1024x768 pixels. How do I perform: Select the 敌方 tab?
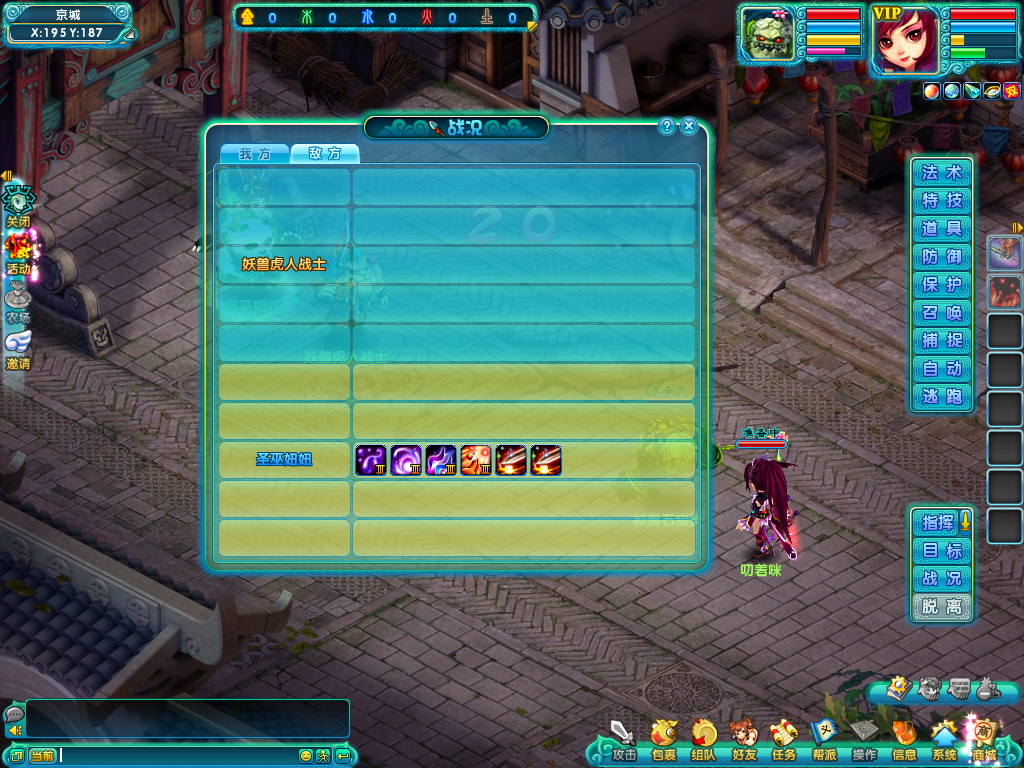click(325, 154)
